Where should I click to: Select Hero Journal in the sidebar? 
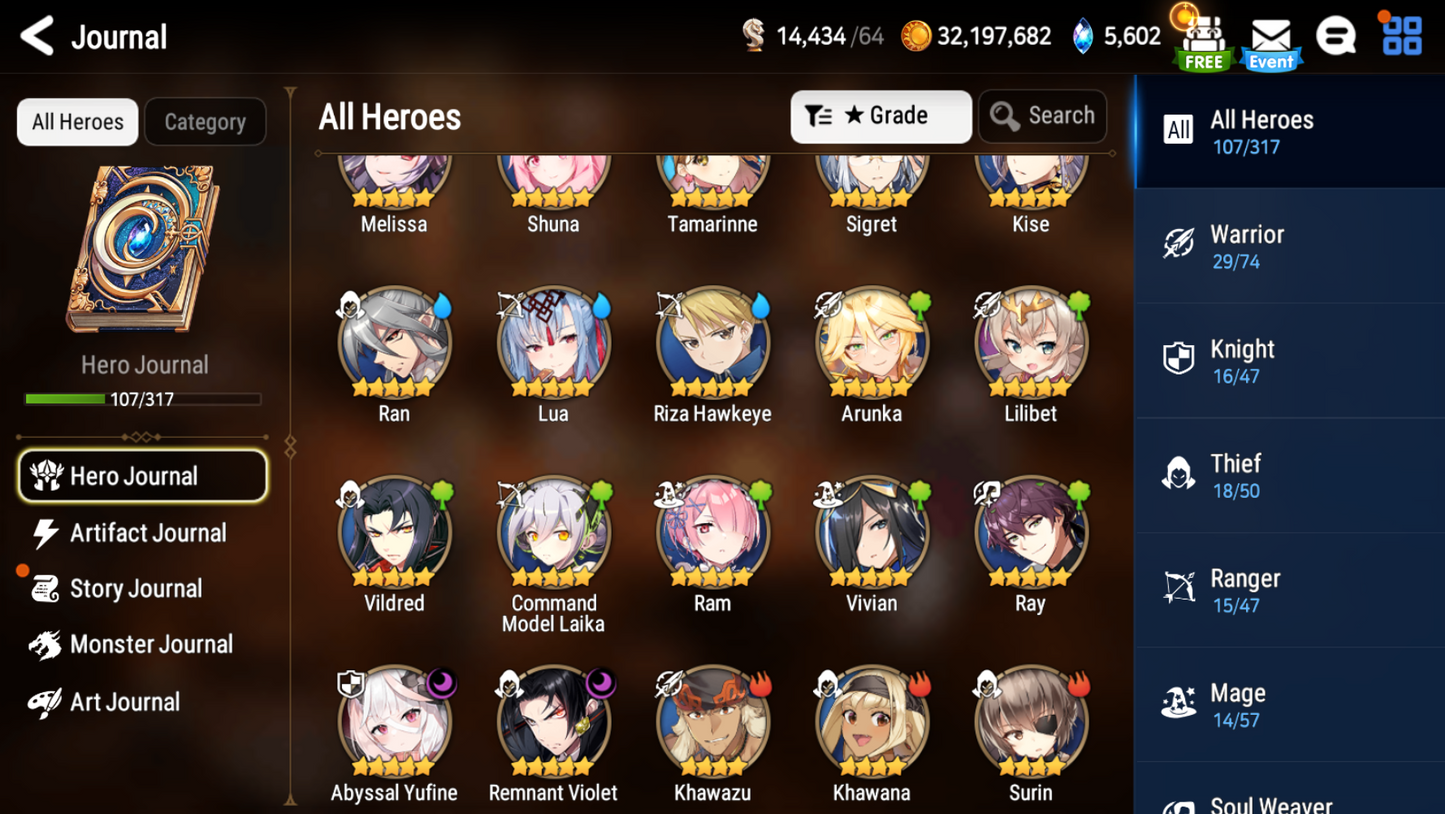coord(142,475)
